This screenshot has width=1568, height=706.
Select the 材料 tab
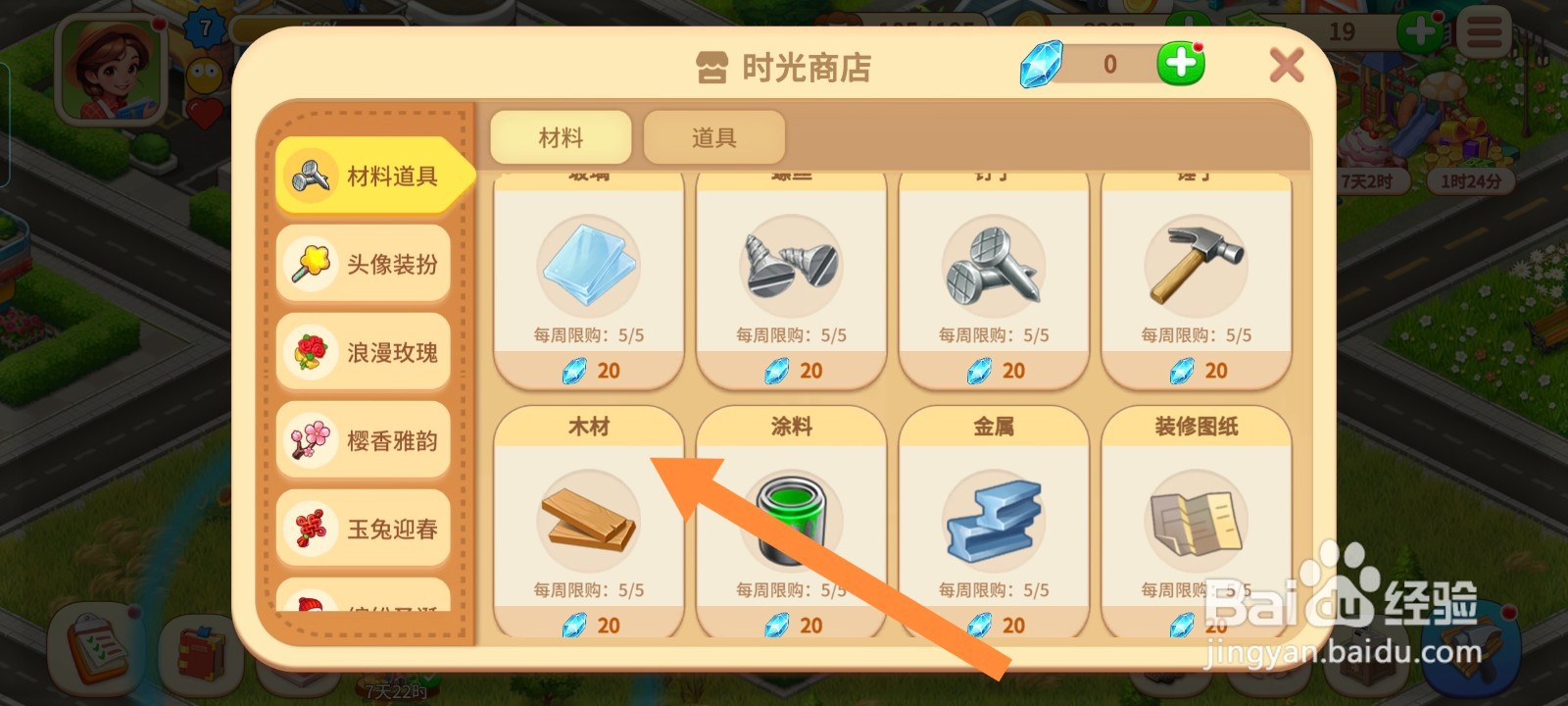[563, 136]
